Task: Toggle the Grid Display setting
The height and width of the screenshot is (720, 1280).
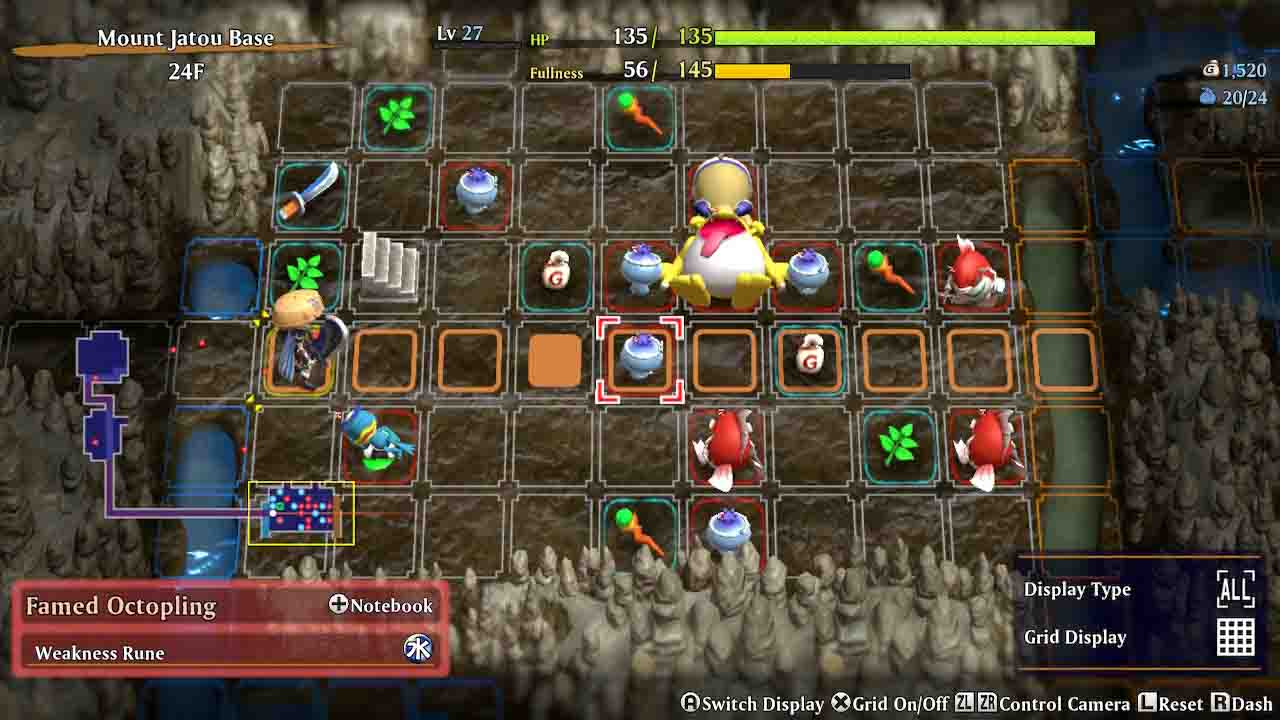Action: tap(1236, 636)
